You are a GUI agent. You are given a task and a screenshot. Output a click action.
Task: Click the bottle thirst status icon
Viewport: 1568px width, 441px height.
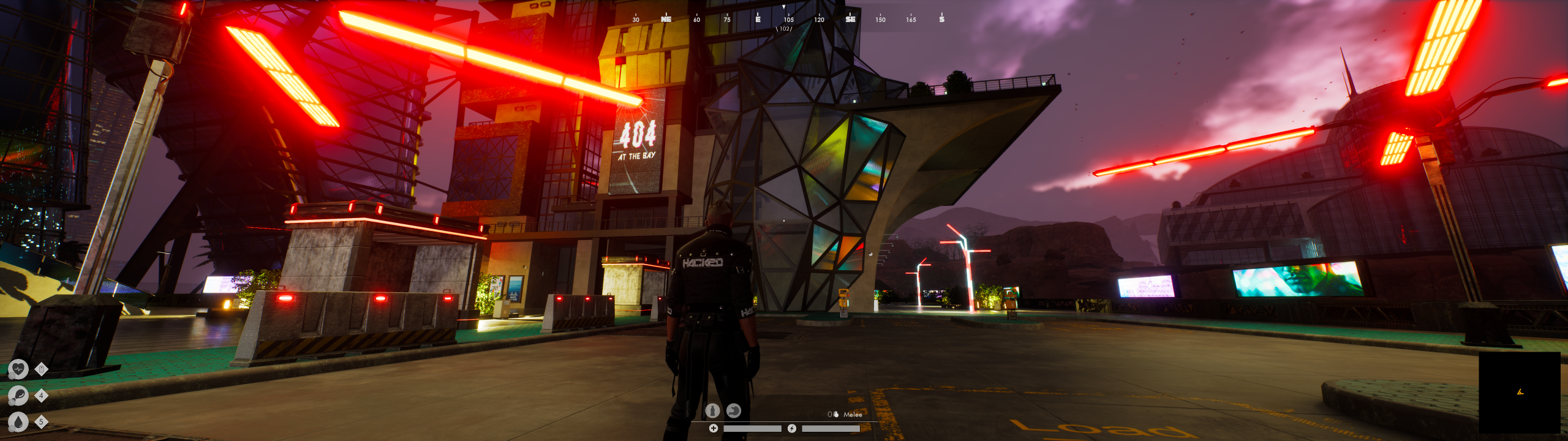(712, 410)
